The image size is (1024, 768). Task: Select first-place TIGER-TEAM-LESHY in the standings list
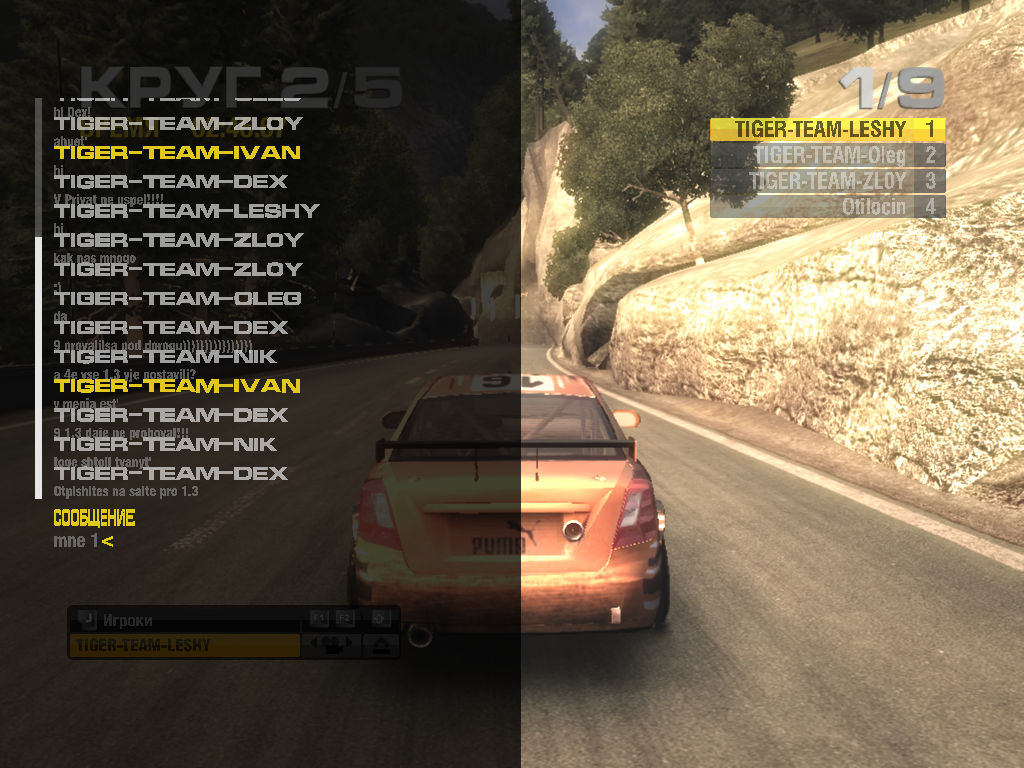tap(827, 129)
